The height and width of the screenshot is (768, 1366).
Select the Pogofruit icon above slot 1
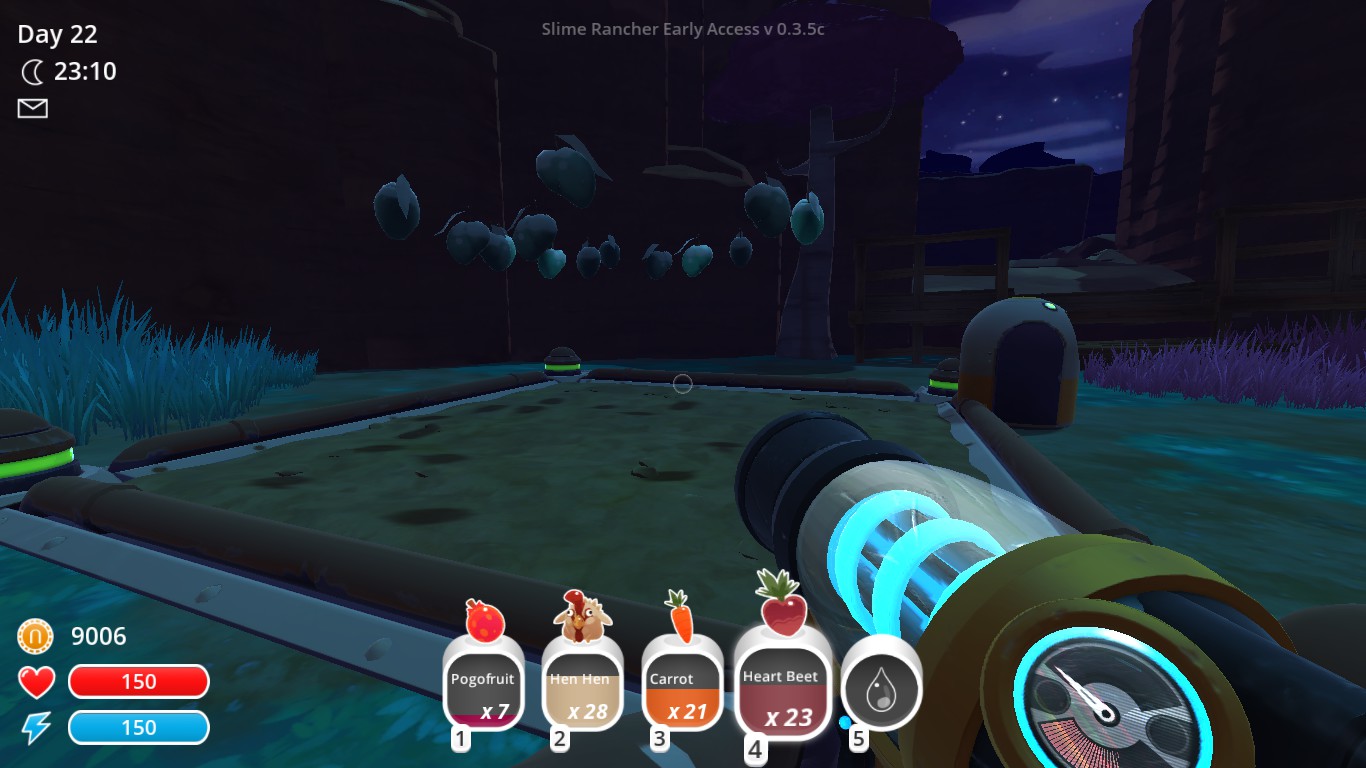click(483, 619)
